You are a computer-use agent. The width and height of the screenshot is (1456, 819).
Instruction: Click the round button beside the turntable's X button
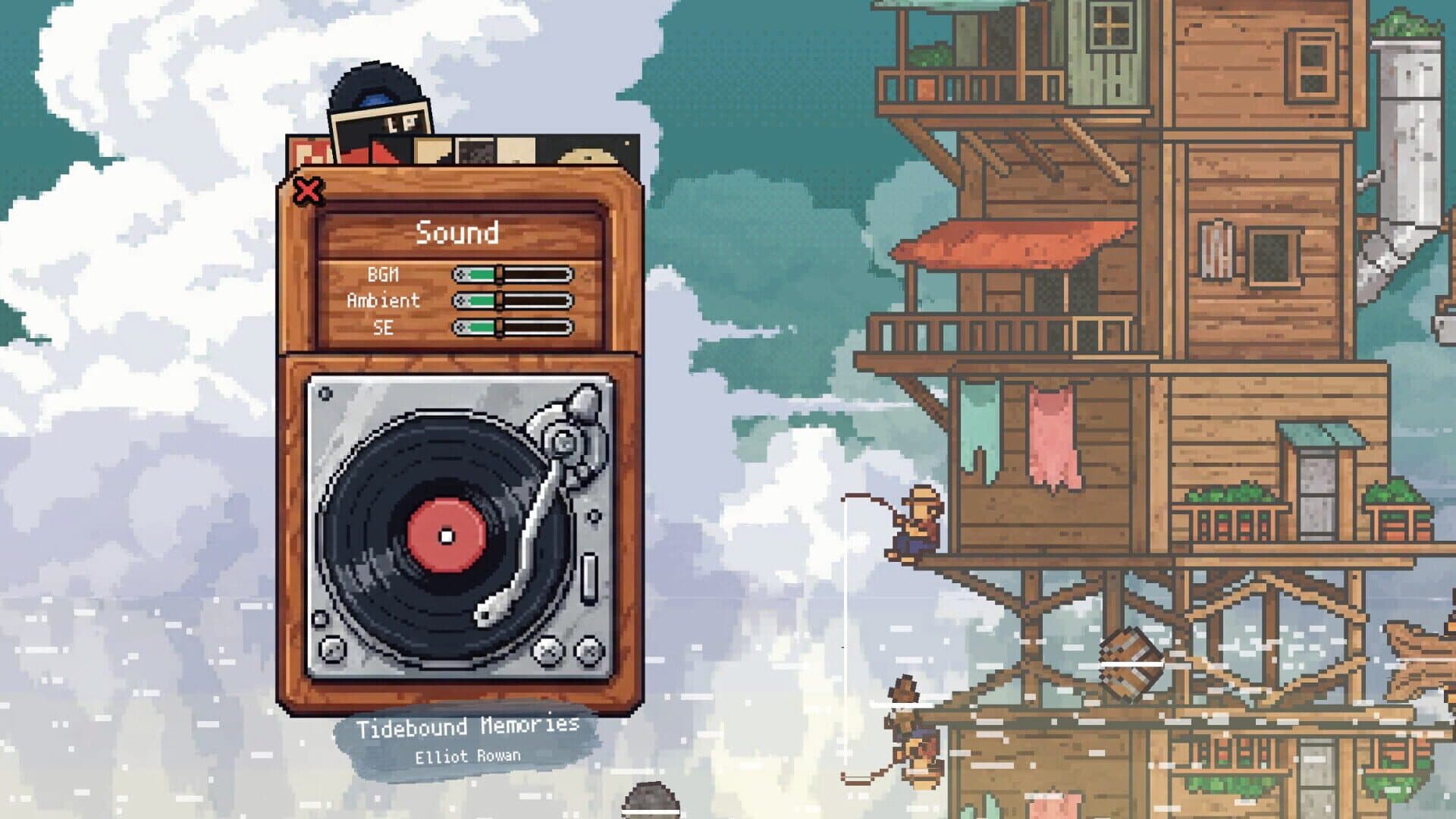click(x=588, y=651)
